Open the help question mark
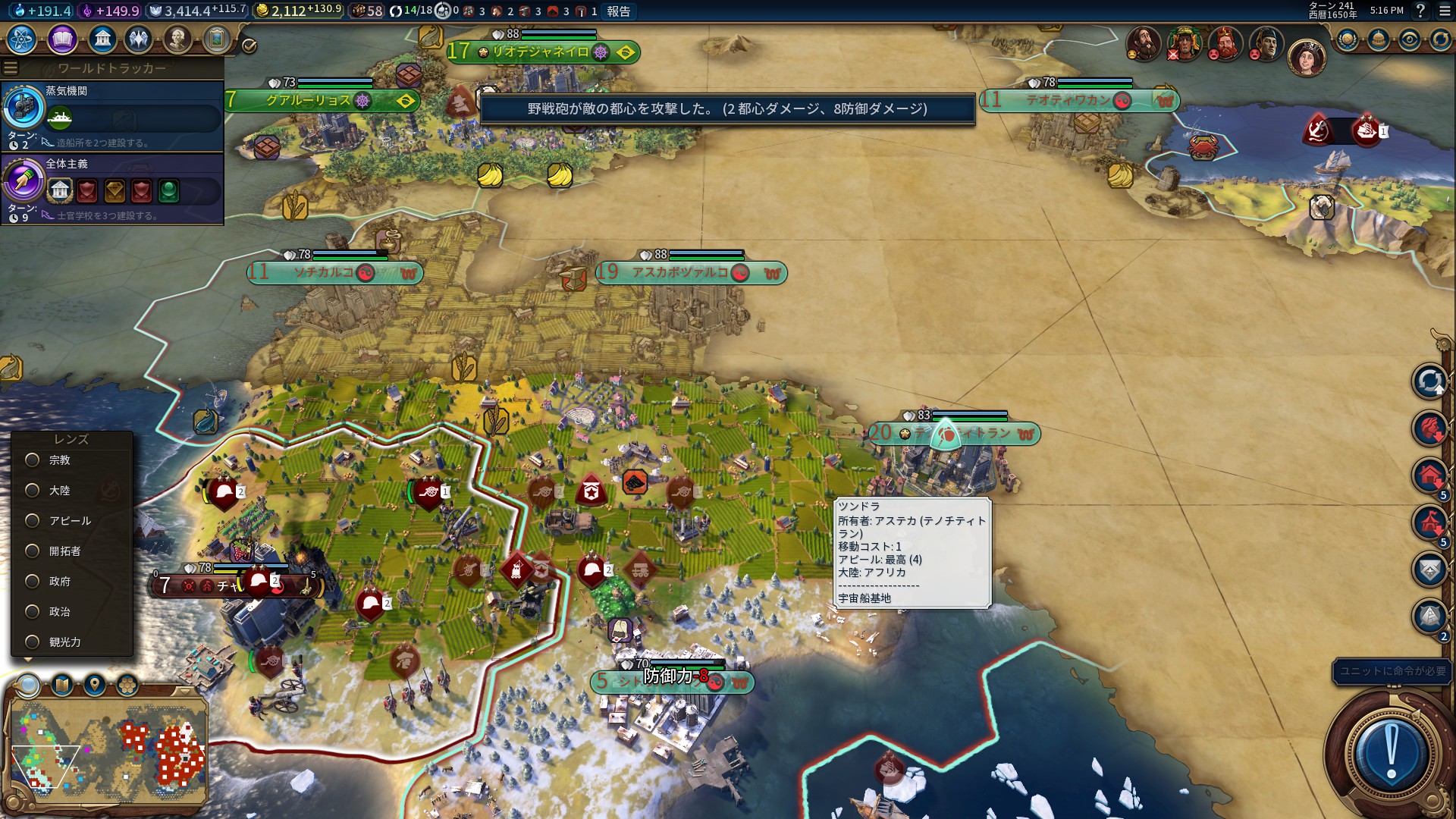The height and width of the screenshot is (819, 1456). coord(1421,11)
